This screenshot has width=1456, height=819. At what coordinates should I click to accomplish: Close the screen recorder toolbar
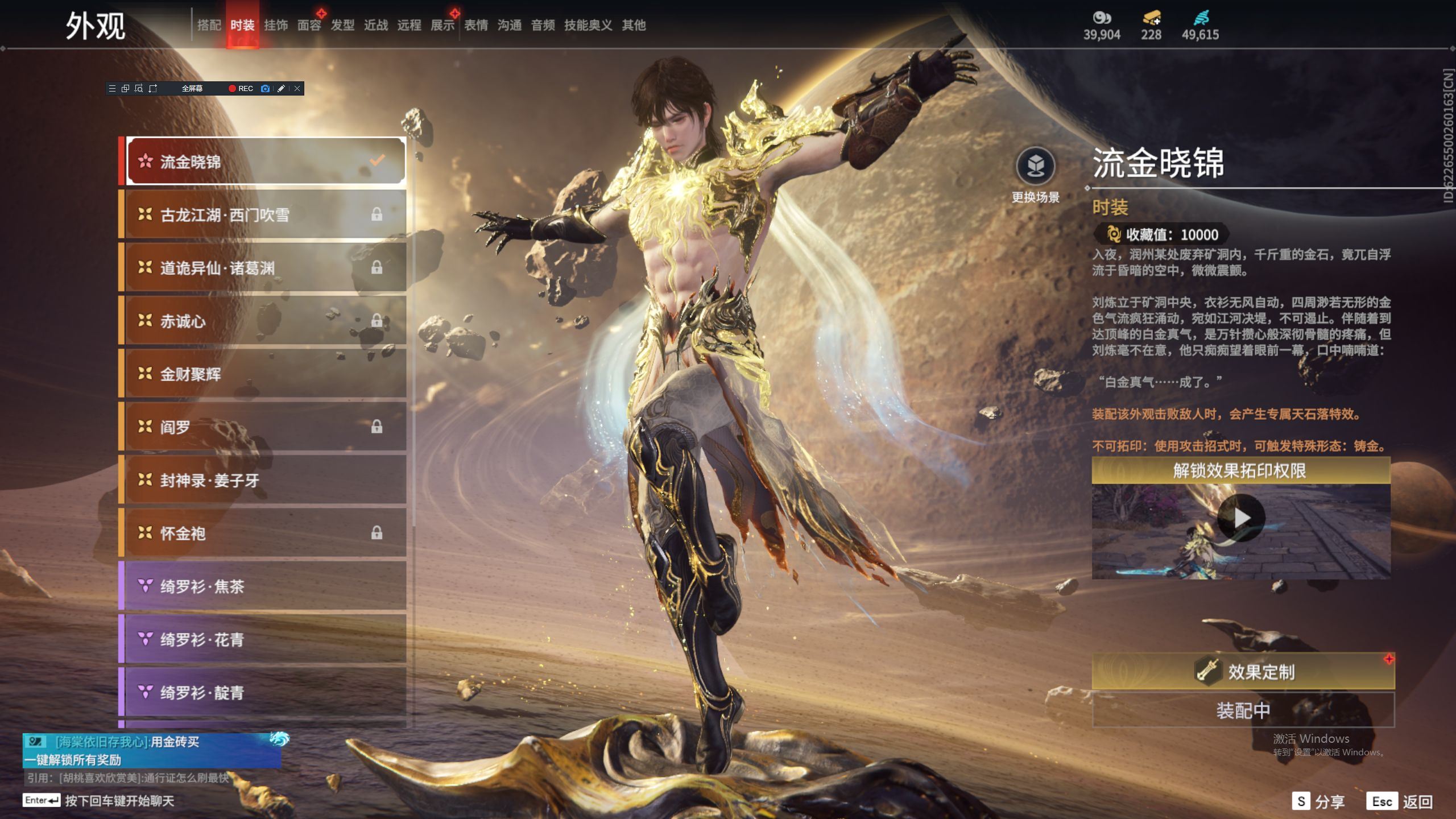coord(297,89)
